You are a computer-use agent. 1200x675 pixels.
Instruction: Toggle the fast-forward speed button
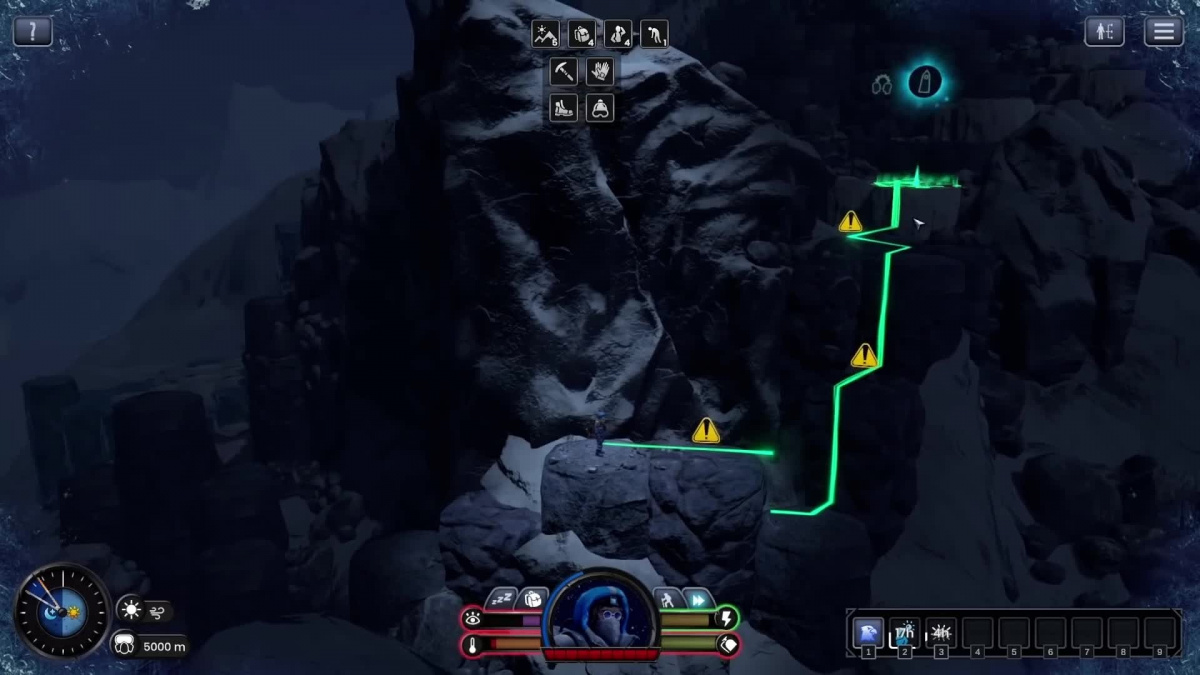point(698,598)
